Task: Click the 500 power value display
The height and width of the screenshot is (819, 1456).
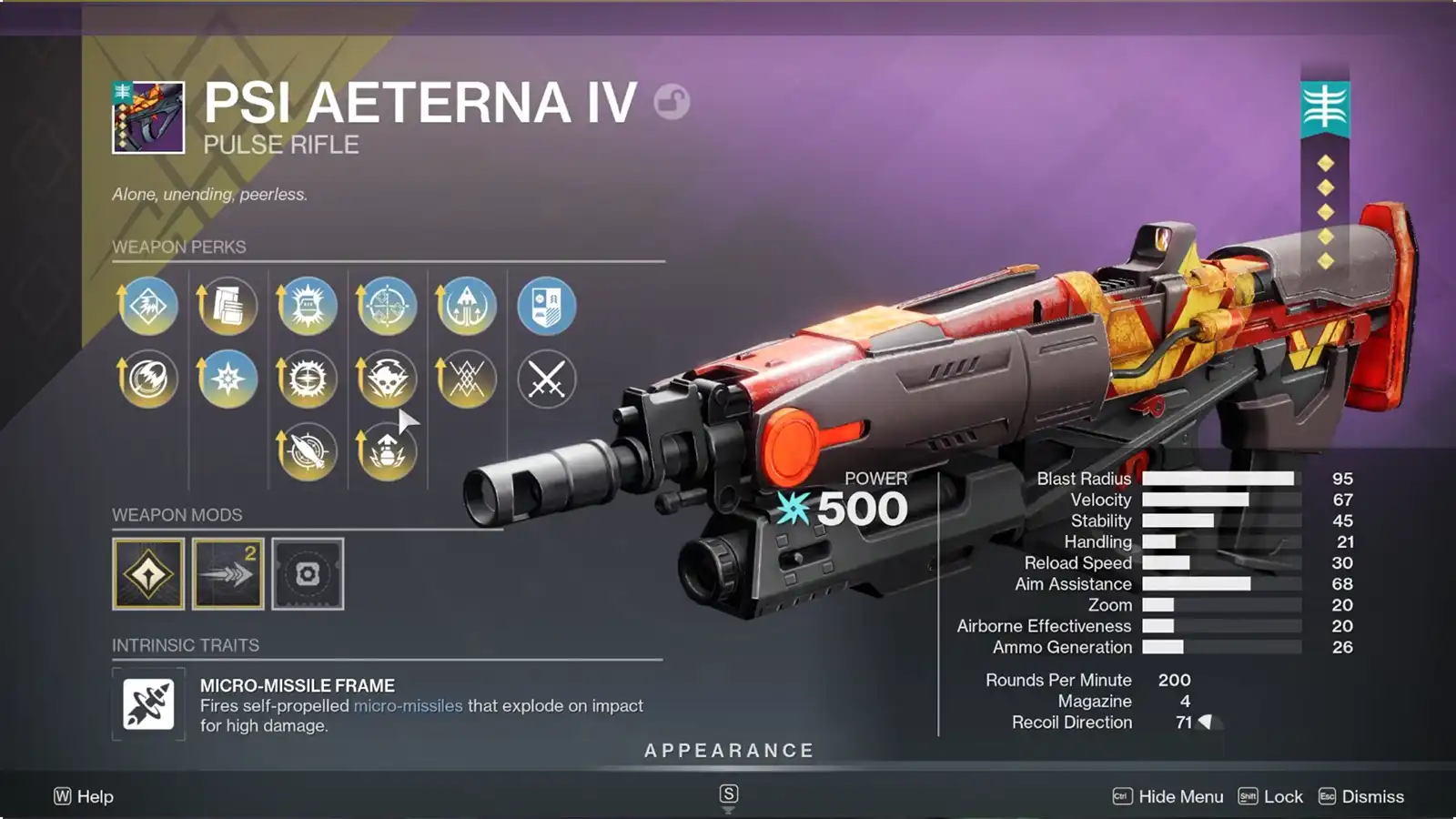Action: 864,509
